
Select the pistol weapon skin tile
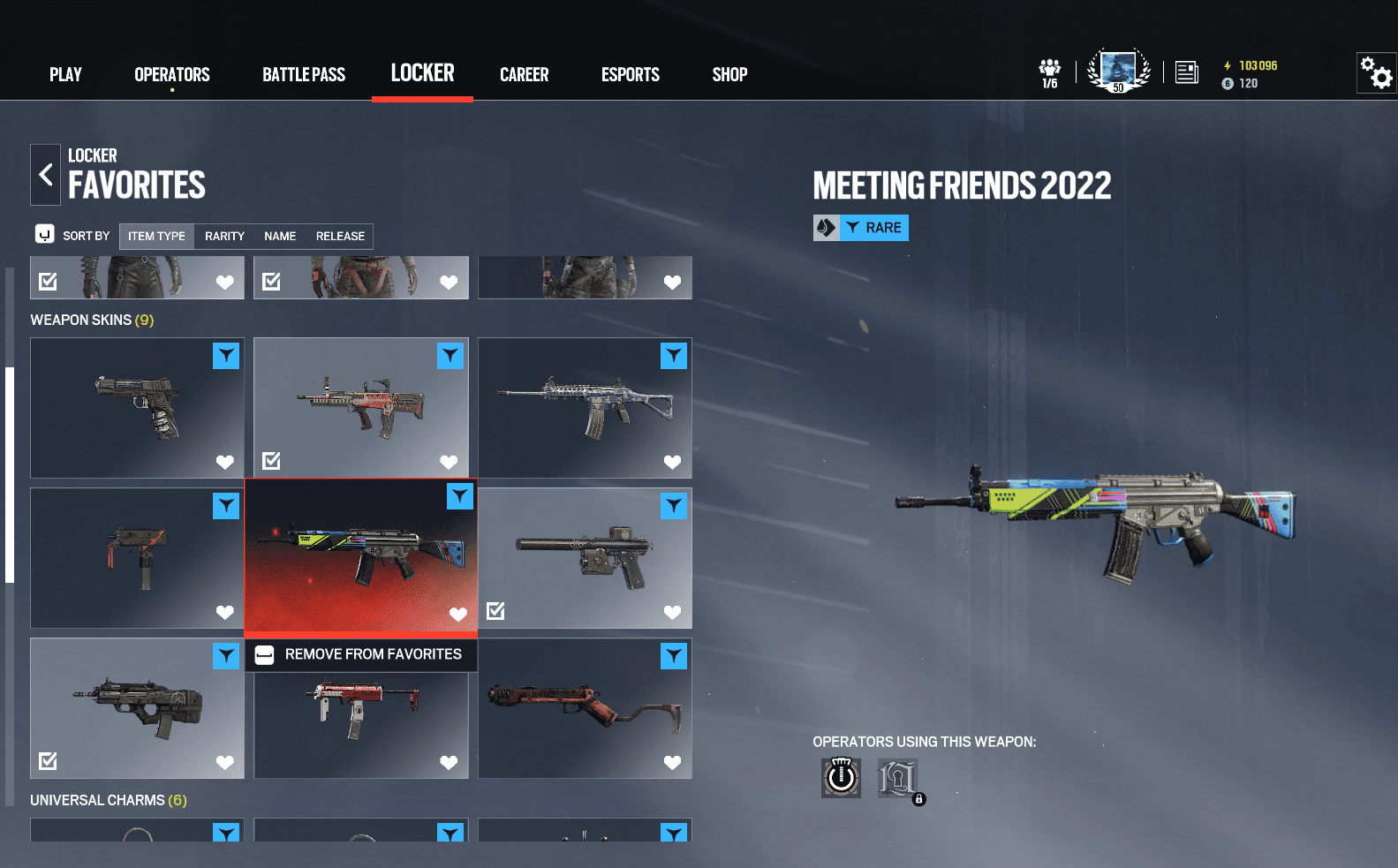tap(137, 407)
